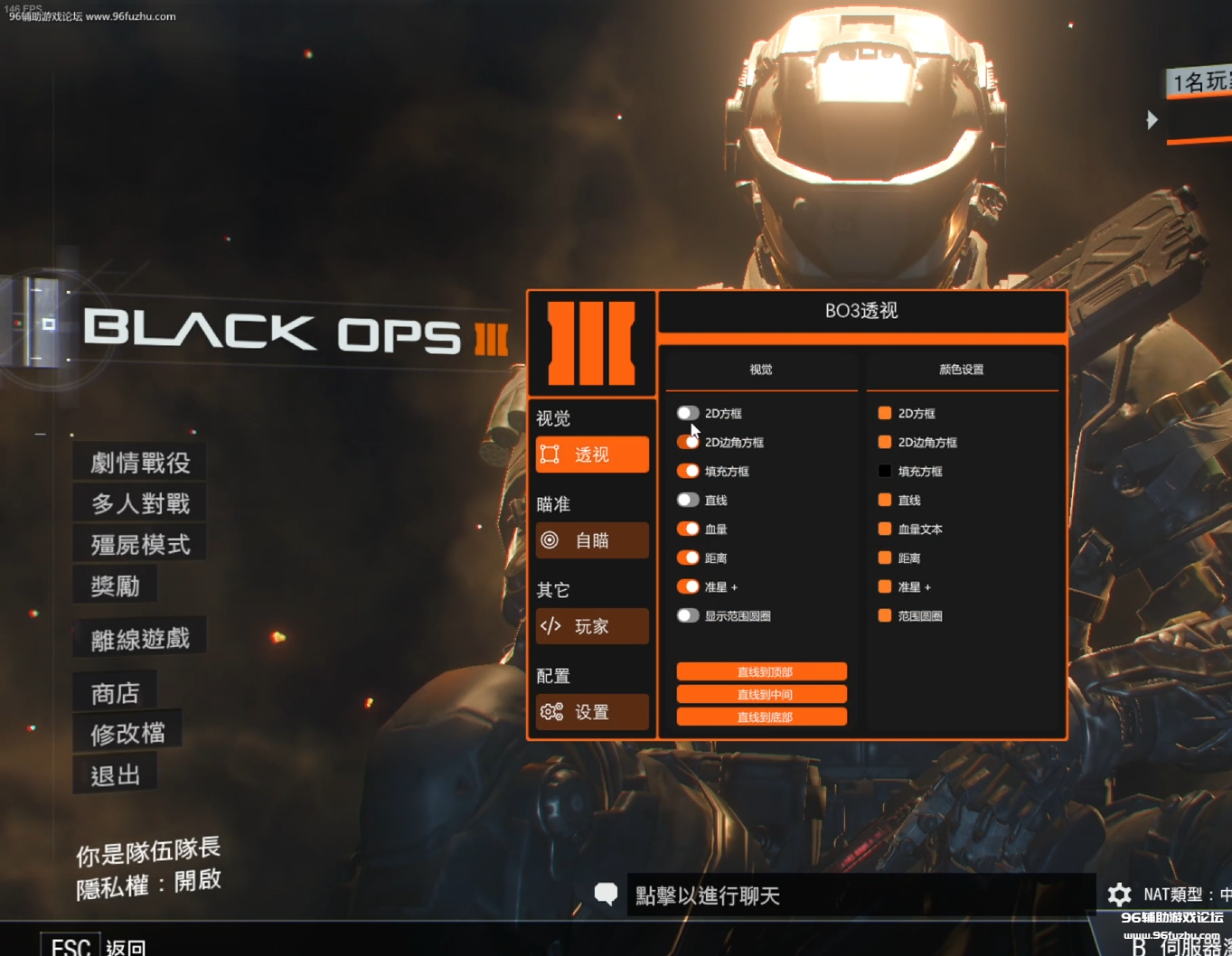This screenshot has height=956, width=1232.
Task: Click the chat box 點擊以進行聊天
Action: (x=859, y=895)
